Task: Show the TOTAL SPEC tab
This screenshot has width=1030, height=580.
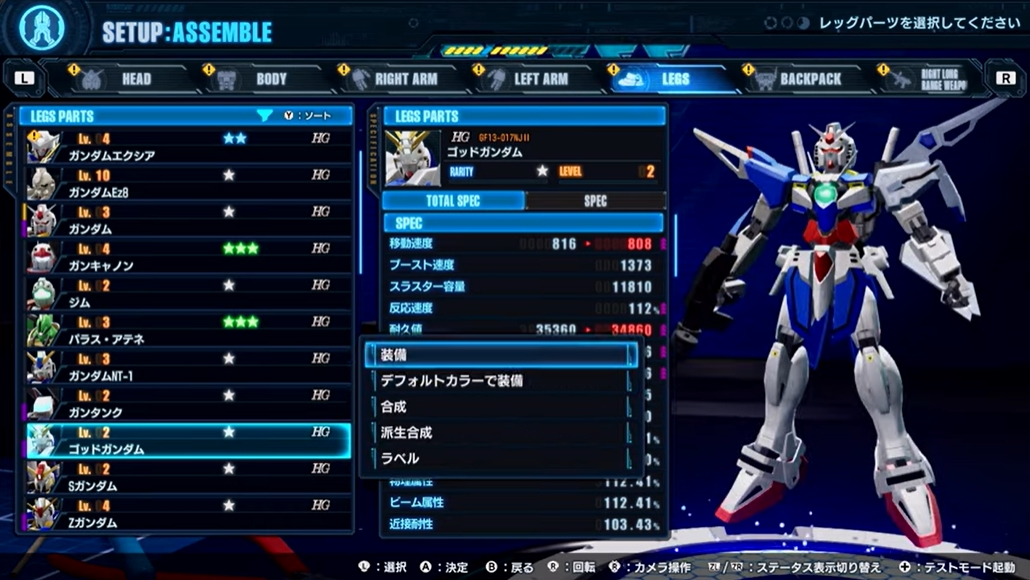Action: tap(453, 201)
